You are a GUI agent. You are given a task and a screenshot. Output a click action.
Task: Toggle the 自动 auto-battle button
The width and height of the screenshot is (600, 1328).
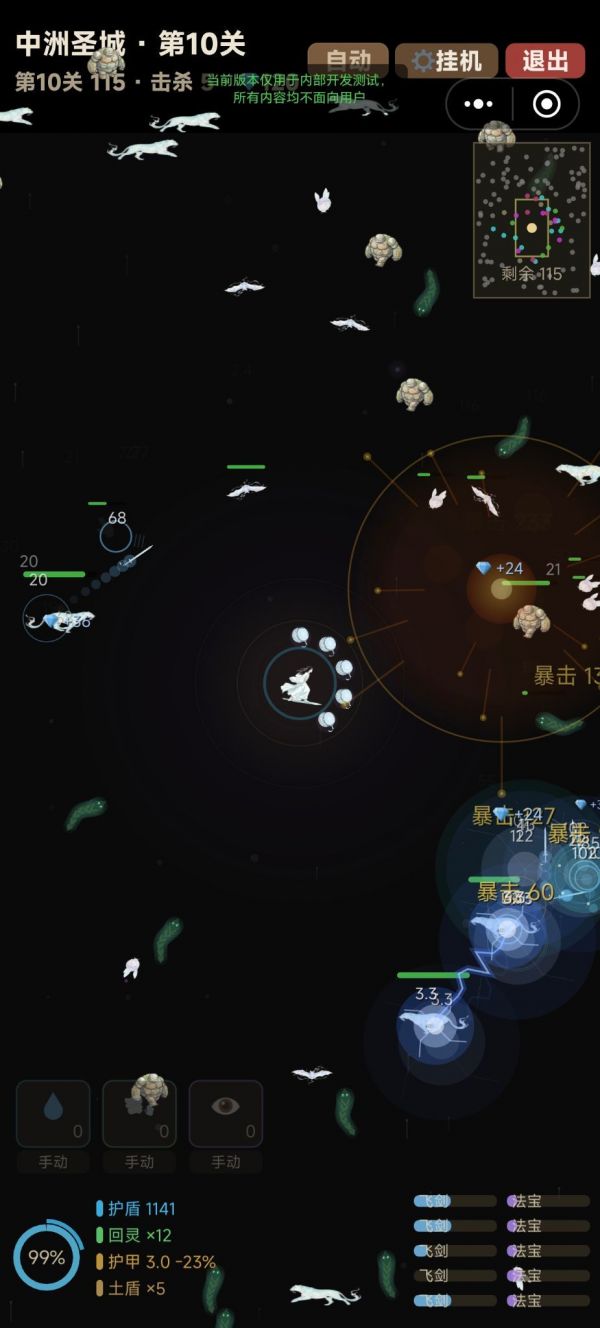(347, 60)
